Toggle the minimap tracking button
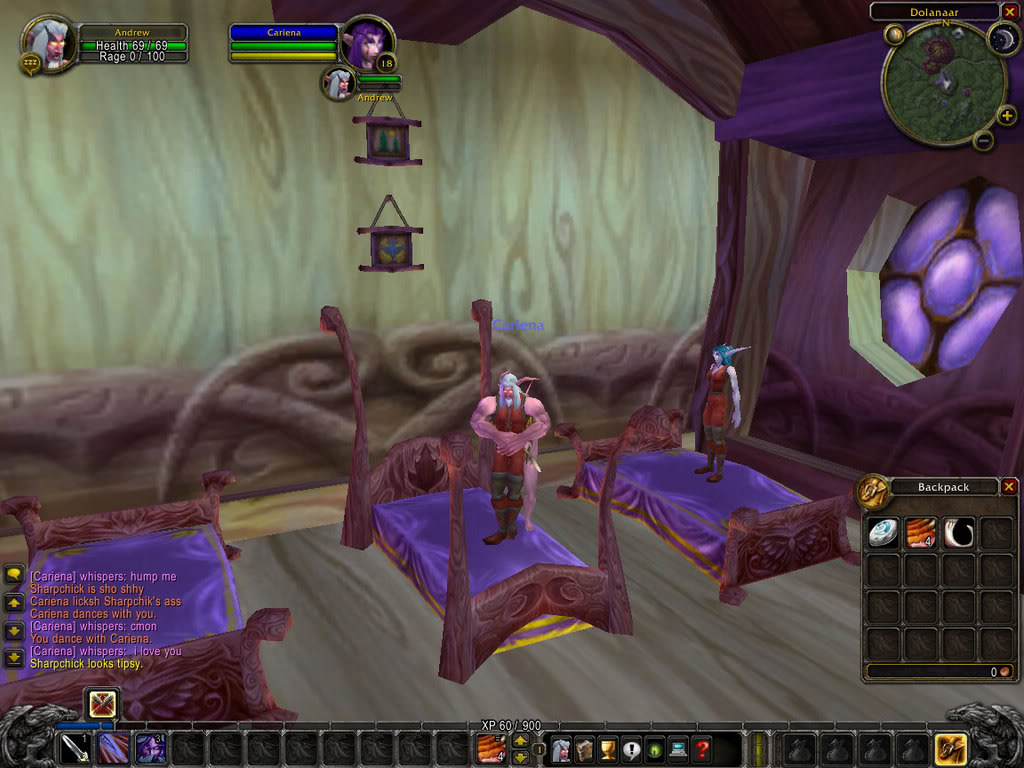 pos(894,34)
